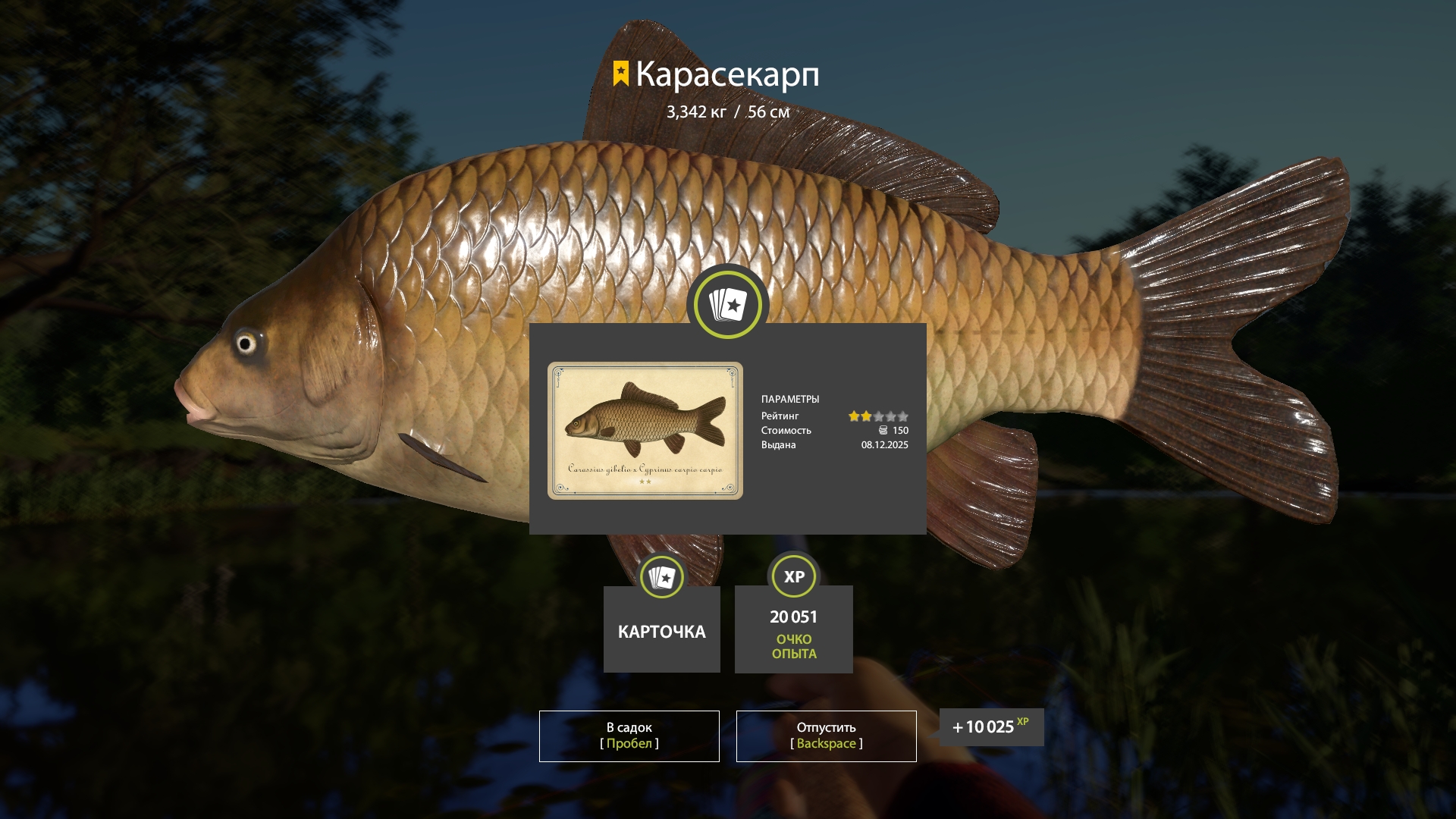The image size is (1456, 819).
Task: Click the card deck icon above the parameters panel
Action: 726,304
